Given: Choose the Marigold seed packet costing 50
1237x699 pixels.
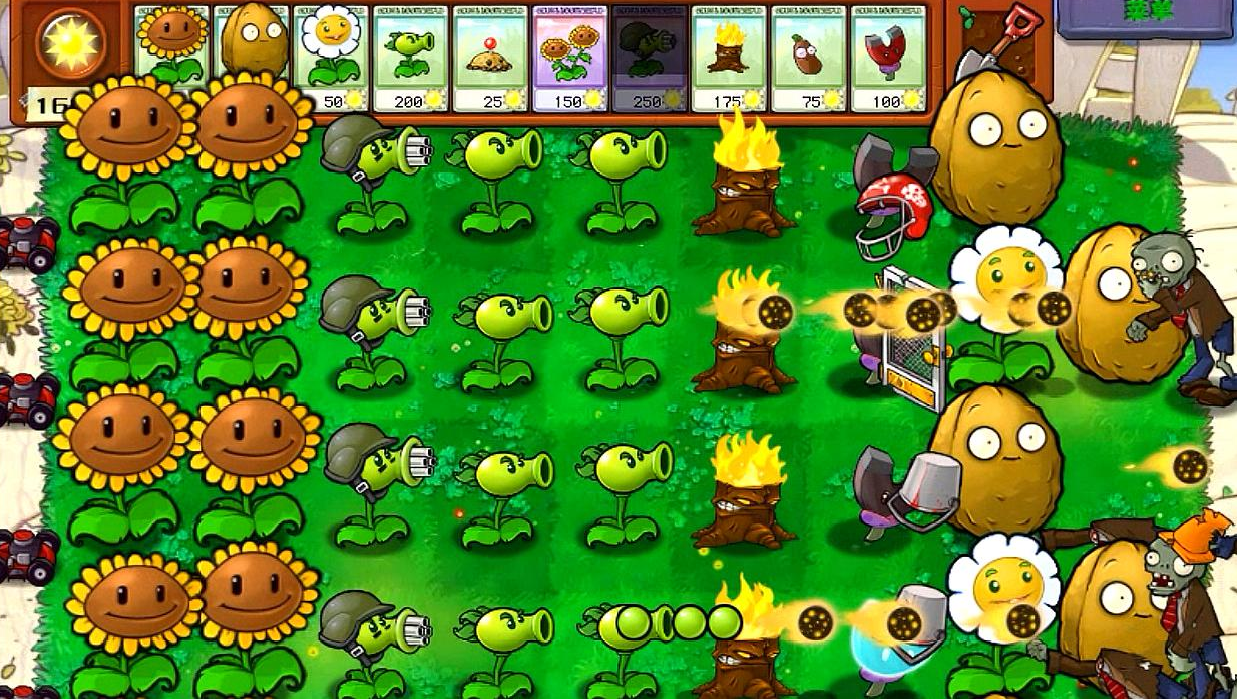Looking at the screenshot, I should [x=332, y=57].
